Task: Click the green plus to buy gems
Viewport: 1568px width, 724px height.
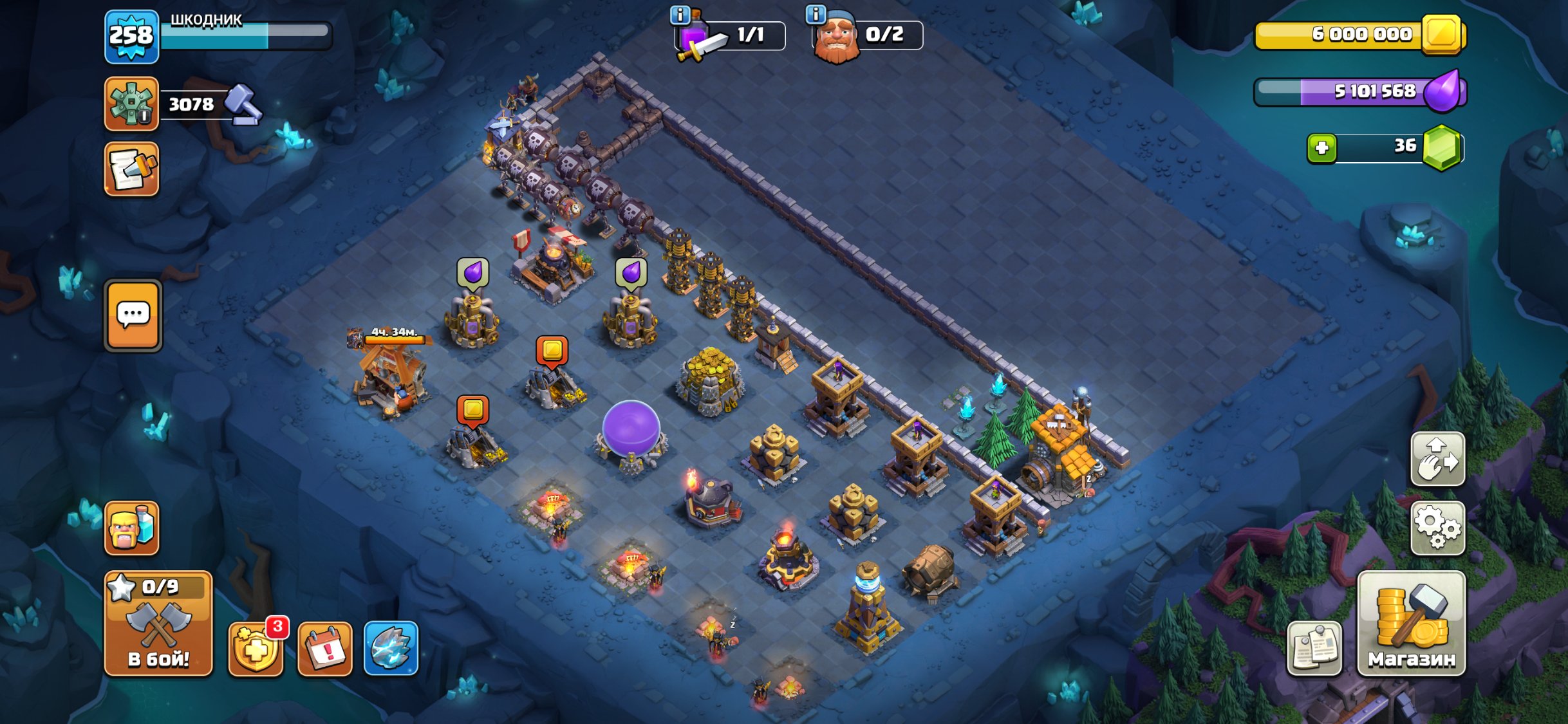Action: [1321, 148]
